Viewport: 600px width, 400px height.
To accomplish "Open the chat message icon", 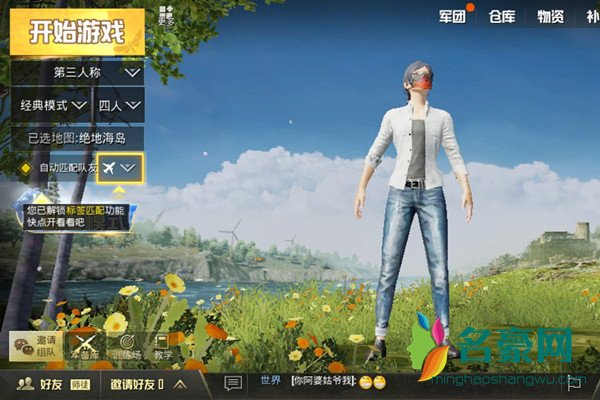I will (233, 383).
